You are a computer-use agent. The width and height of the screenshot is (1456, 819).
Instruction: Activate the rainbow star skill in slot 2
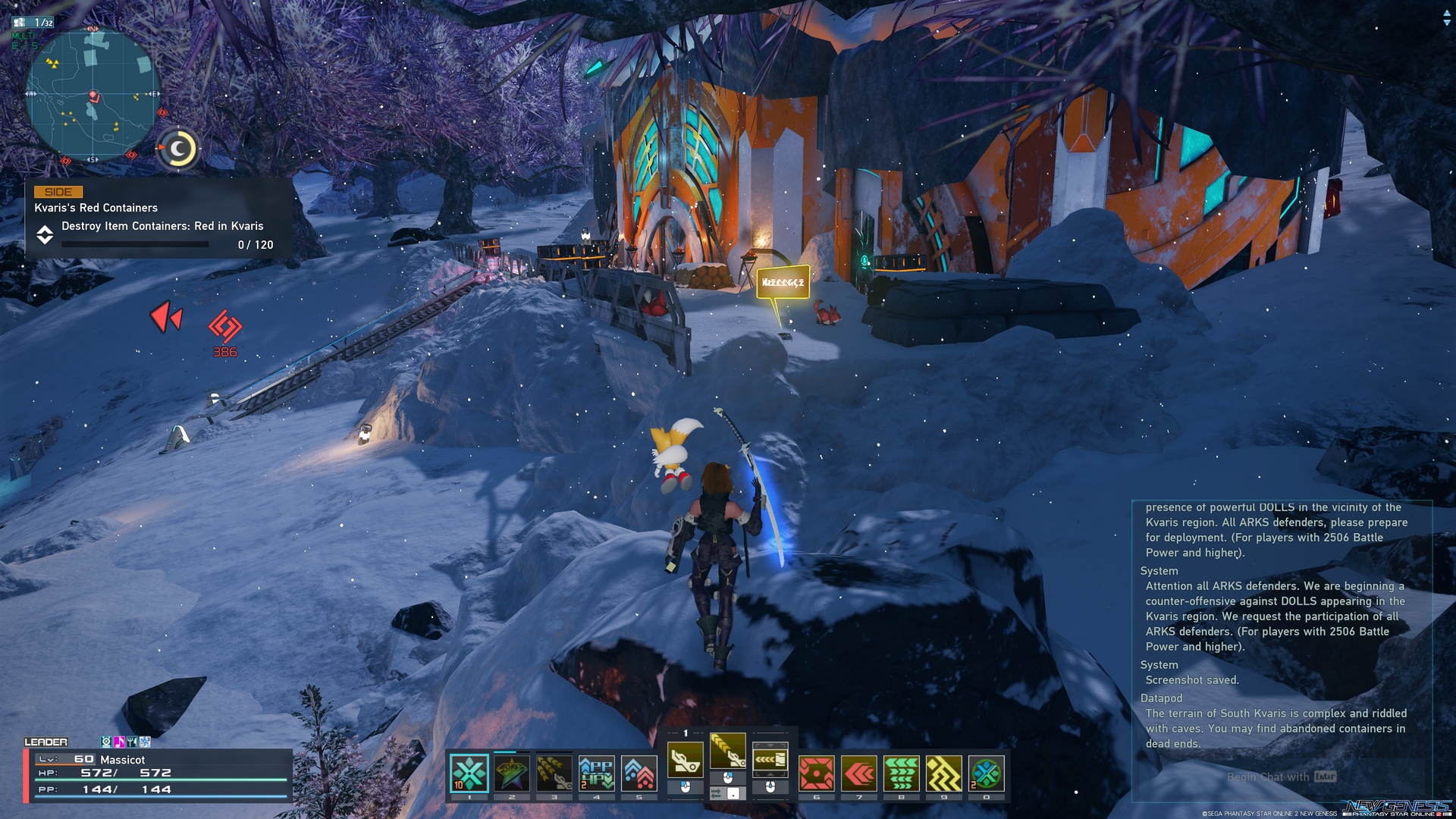pos(512,773)
